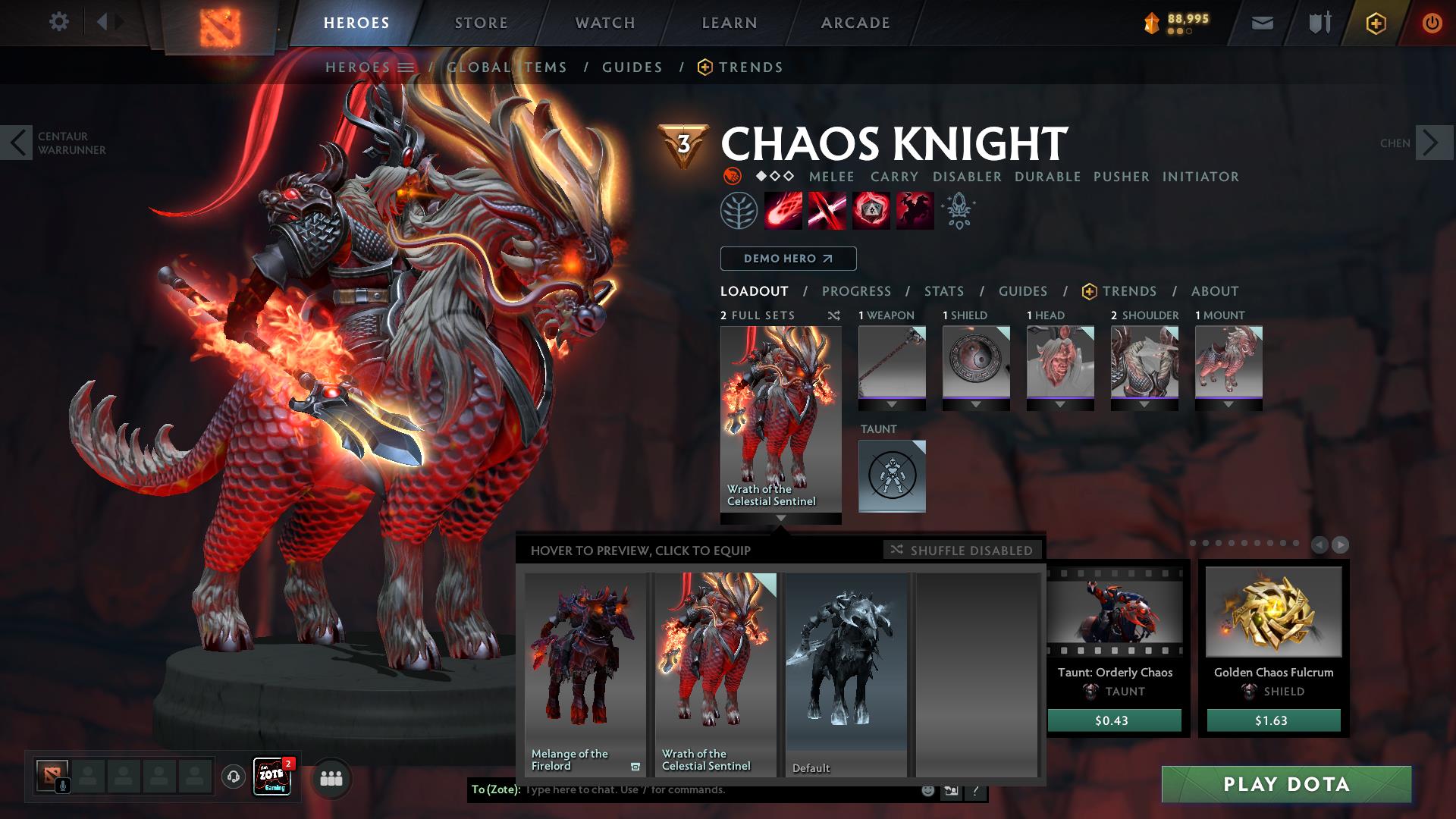1456x819 pixels.
Task: Expand the mount slot dropdown arrow
Action: (1227, 405)
